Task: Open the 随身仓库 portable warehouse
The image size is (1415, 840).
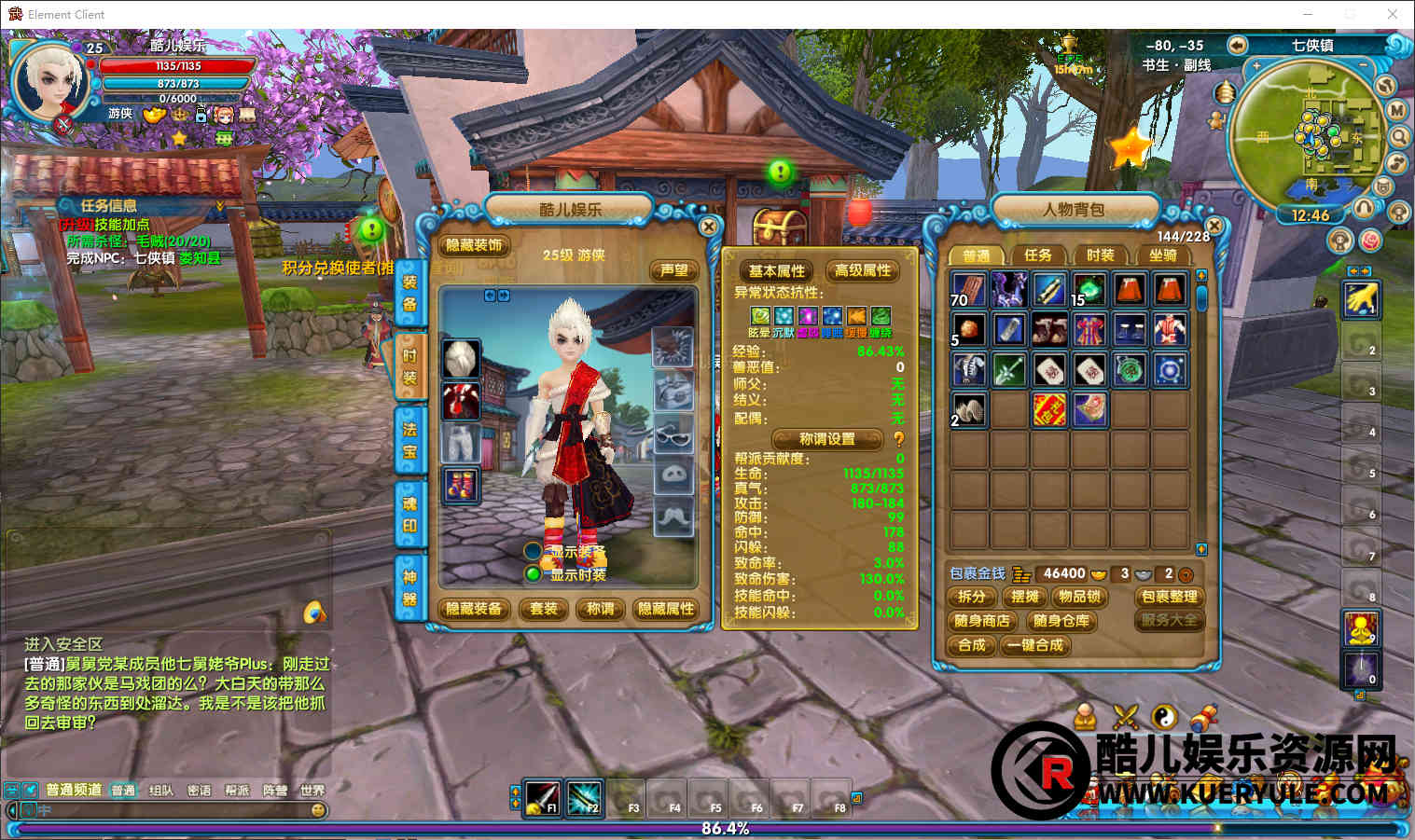Action: coord(1061,621)
